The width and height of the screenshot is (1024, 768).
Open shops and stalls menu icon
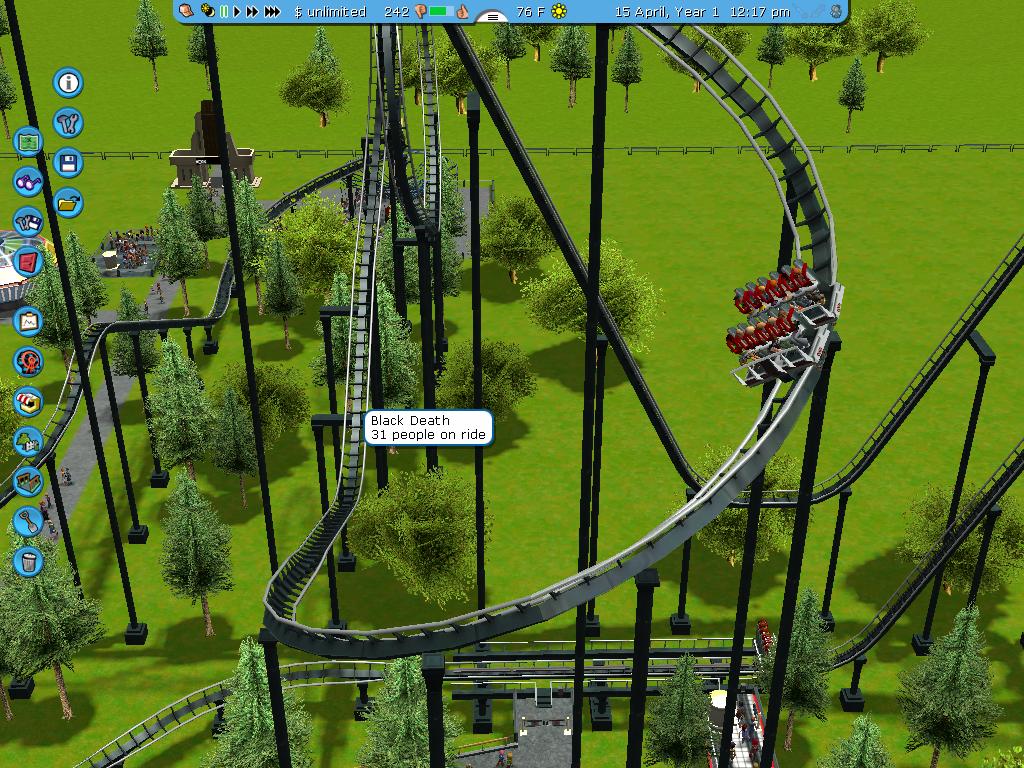(x=28, y=401)
